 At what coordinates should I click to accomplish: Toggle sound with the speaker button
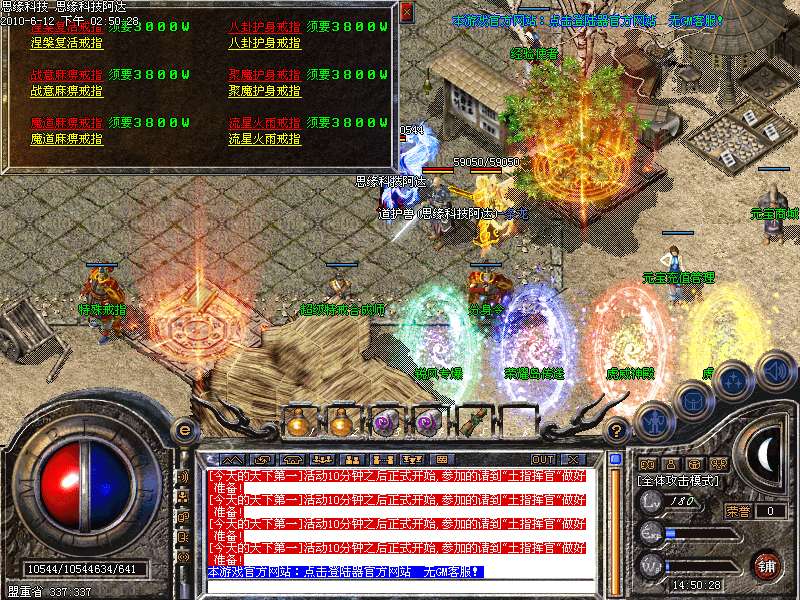(x=775, y=368)
